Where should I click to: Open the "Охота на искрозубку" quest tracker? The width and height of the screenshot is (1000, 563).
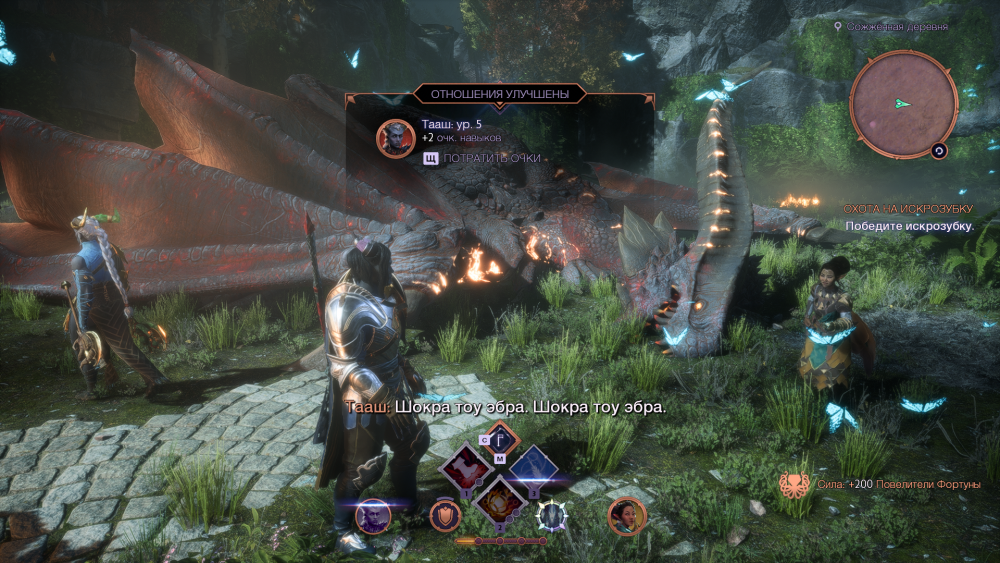click(x=906, y=209)
